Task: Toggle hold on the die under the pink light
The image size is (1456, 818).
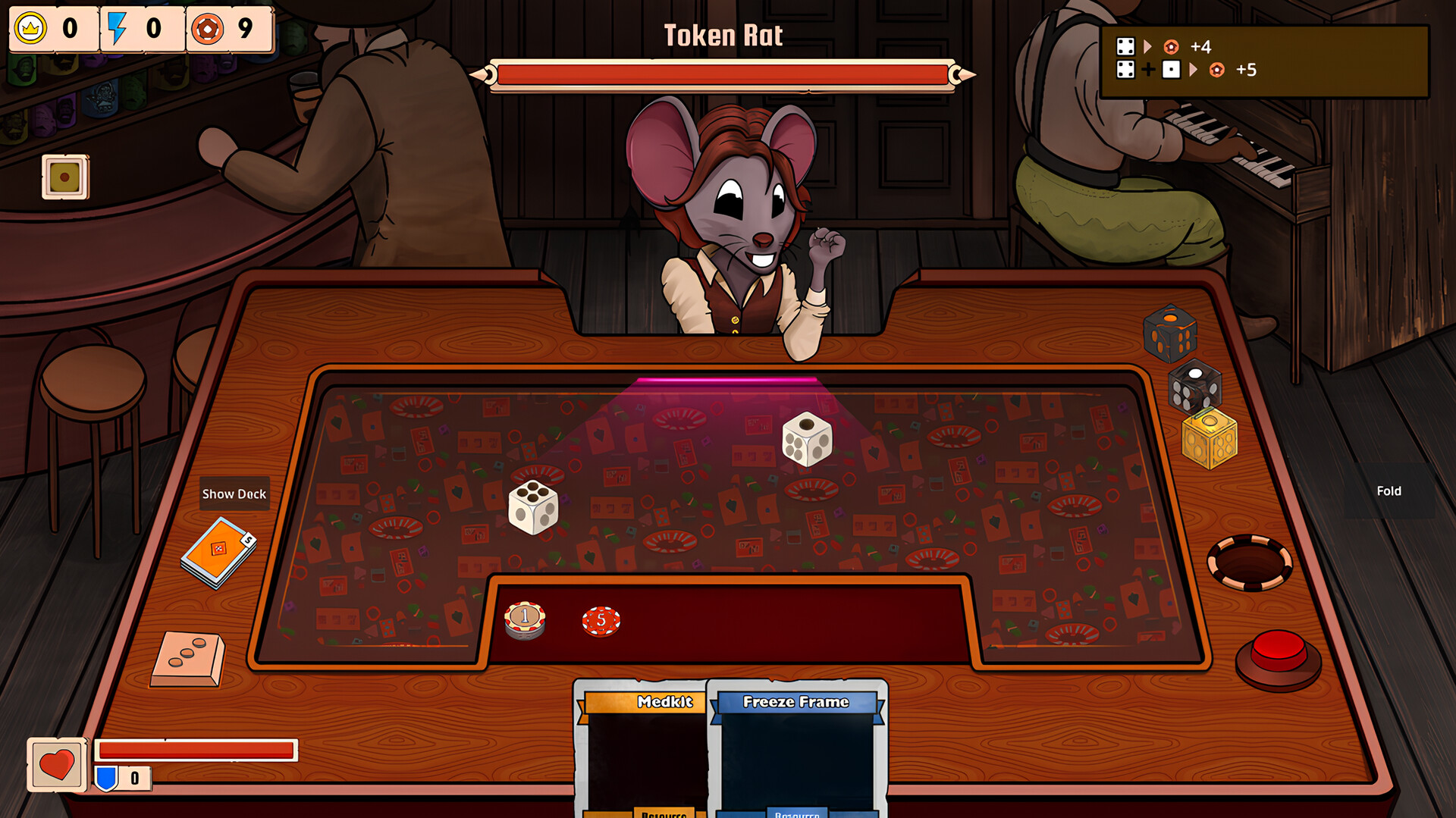Action: pyautogui.click(x=806, y=438)
